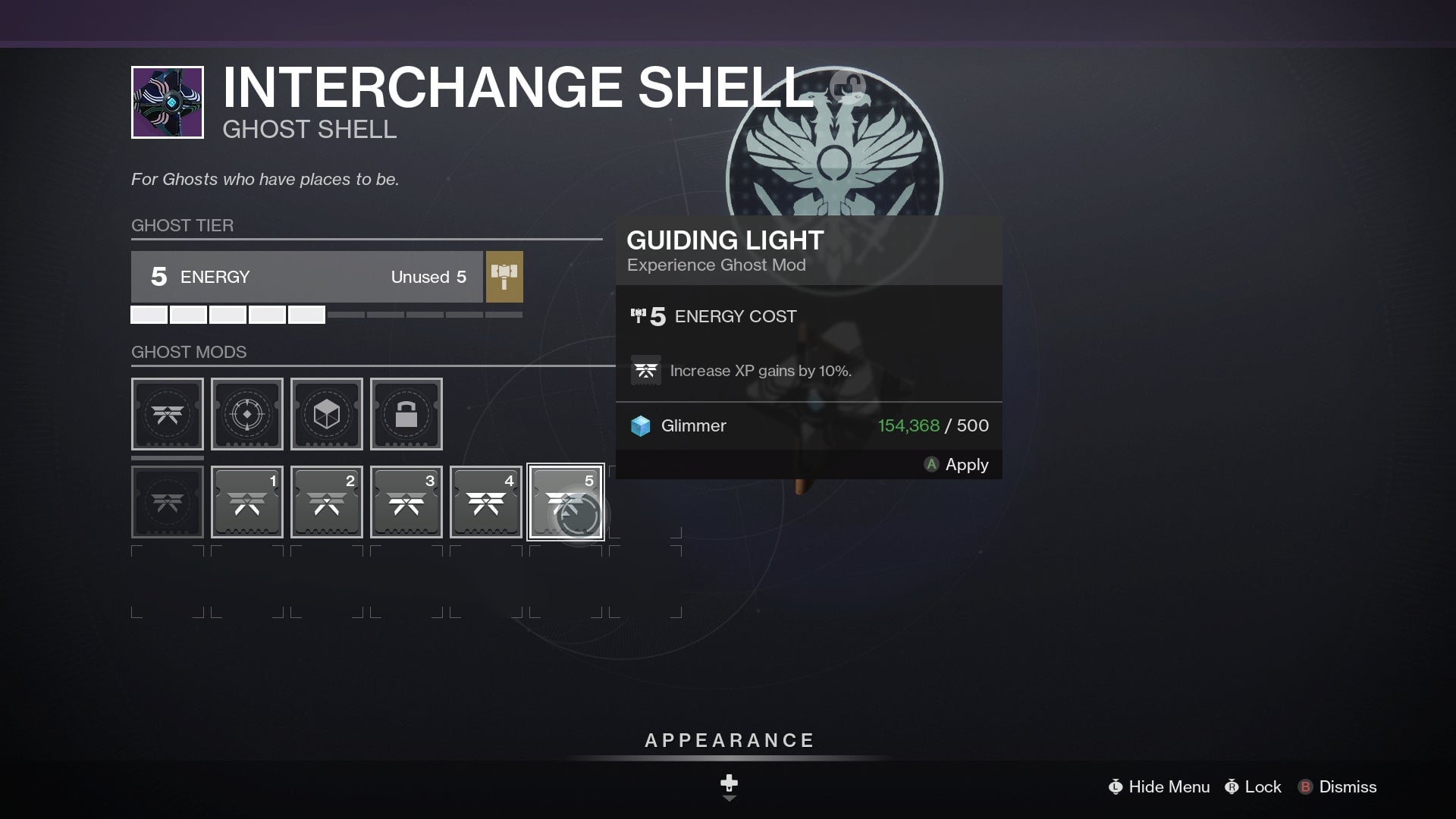The width and height of the screenshot is (1456, 819).
Task: Switch to the Appearance tab
Action: (728, 740)
